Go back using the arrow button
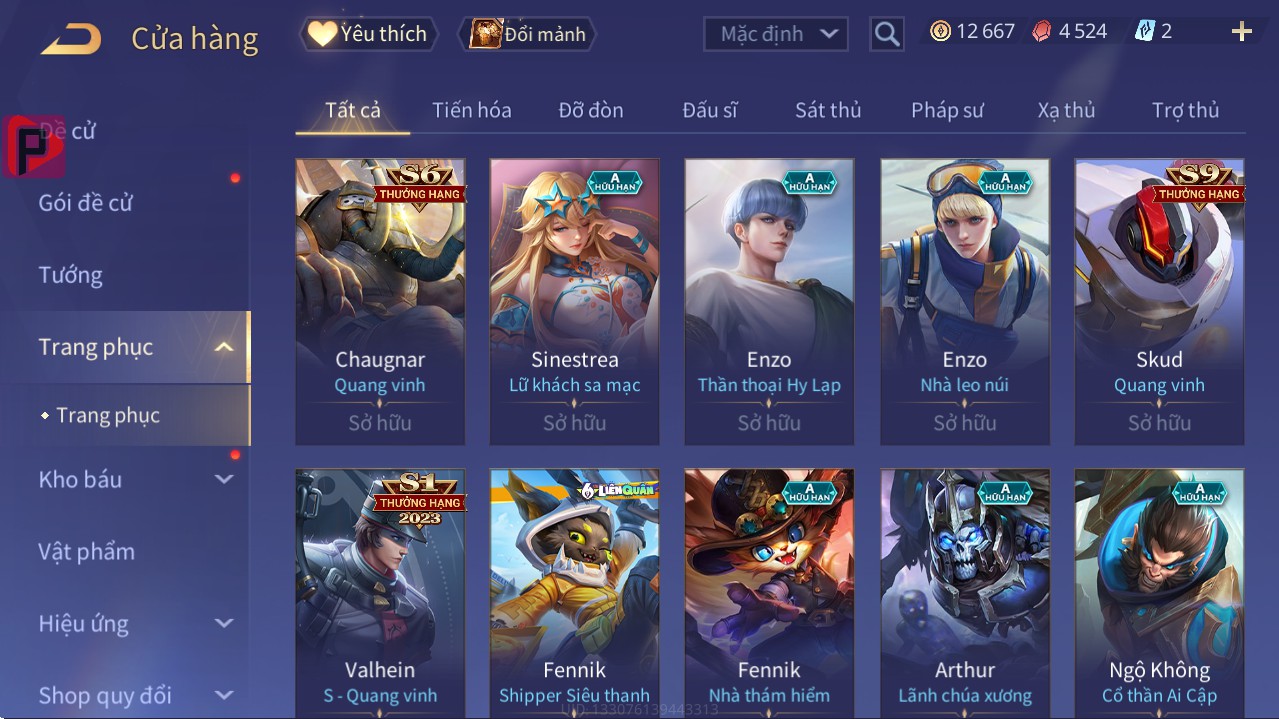Image resolution: width=1279 pixels, height=719 pixels. (x=71, y=39)
